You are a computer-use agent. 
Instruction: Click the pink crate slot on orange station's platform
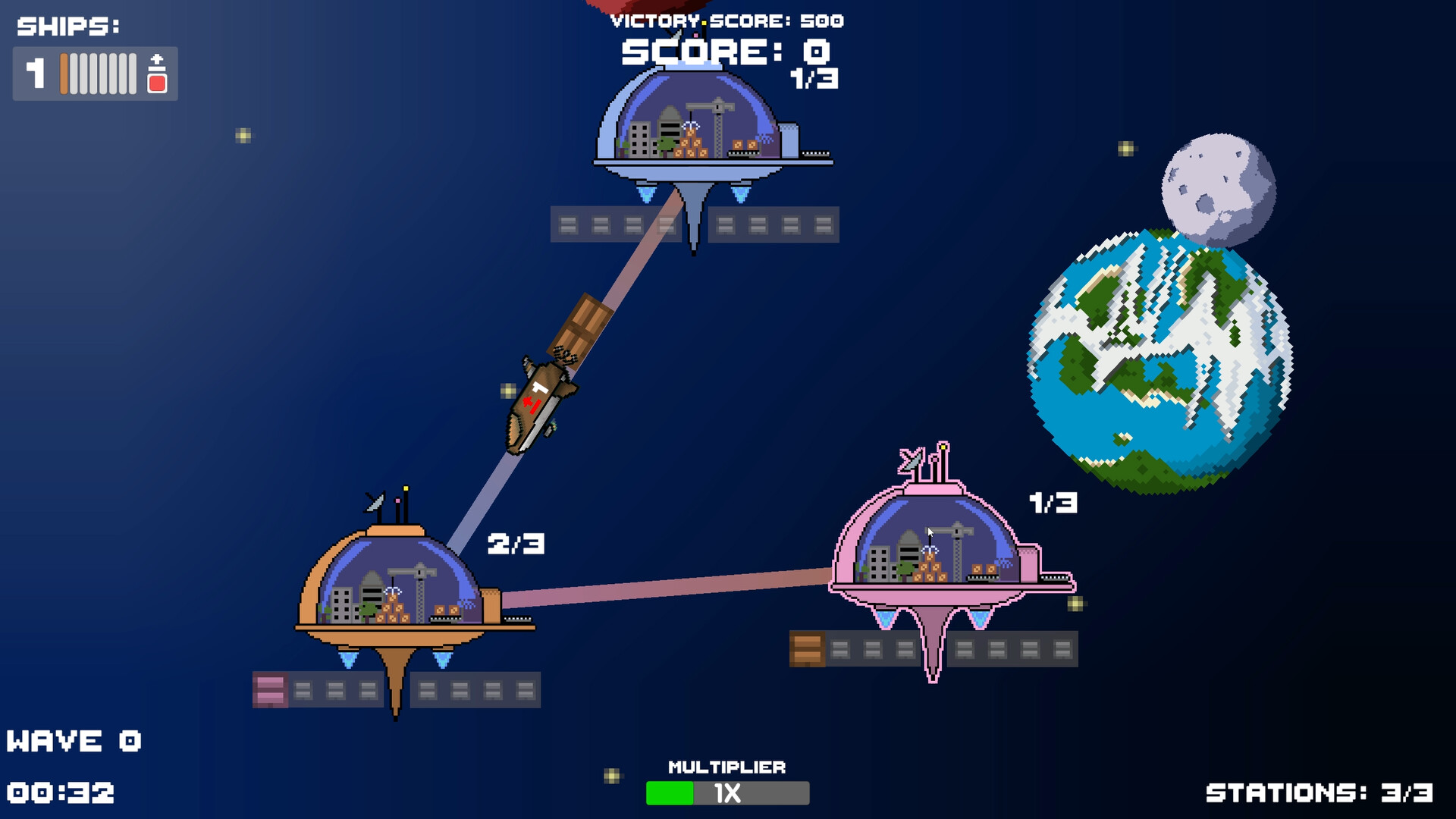(x=269, y=690)
